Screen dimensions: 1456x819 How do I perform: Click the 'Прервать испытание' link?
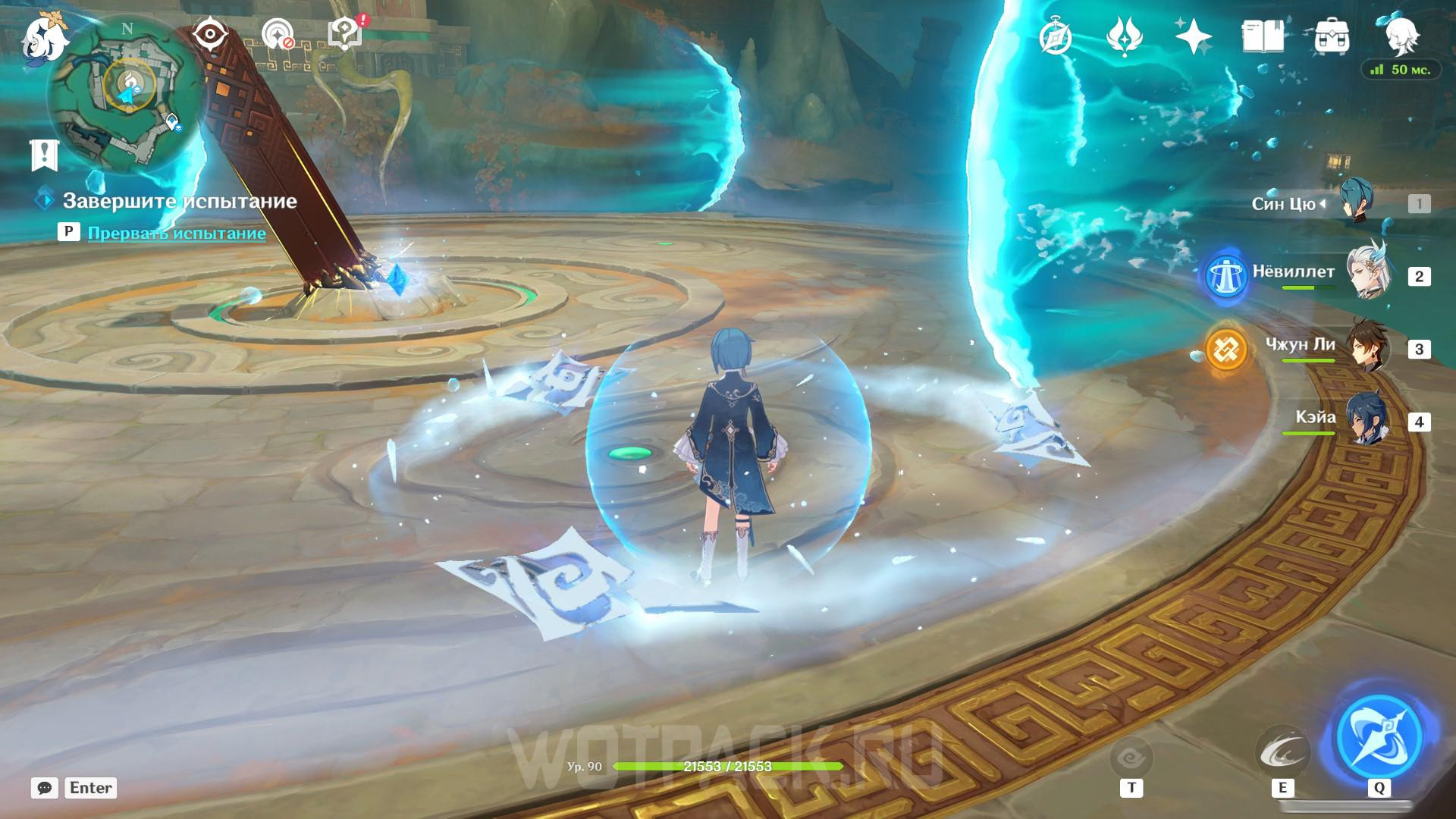point(177,233)
